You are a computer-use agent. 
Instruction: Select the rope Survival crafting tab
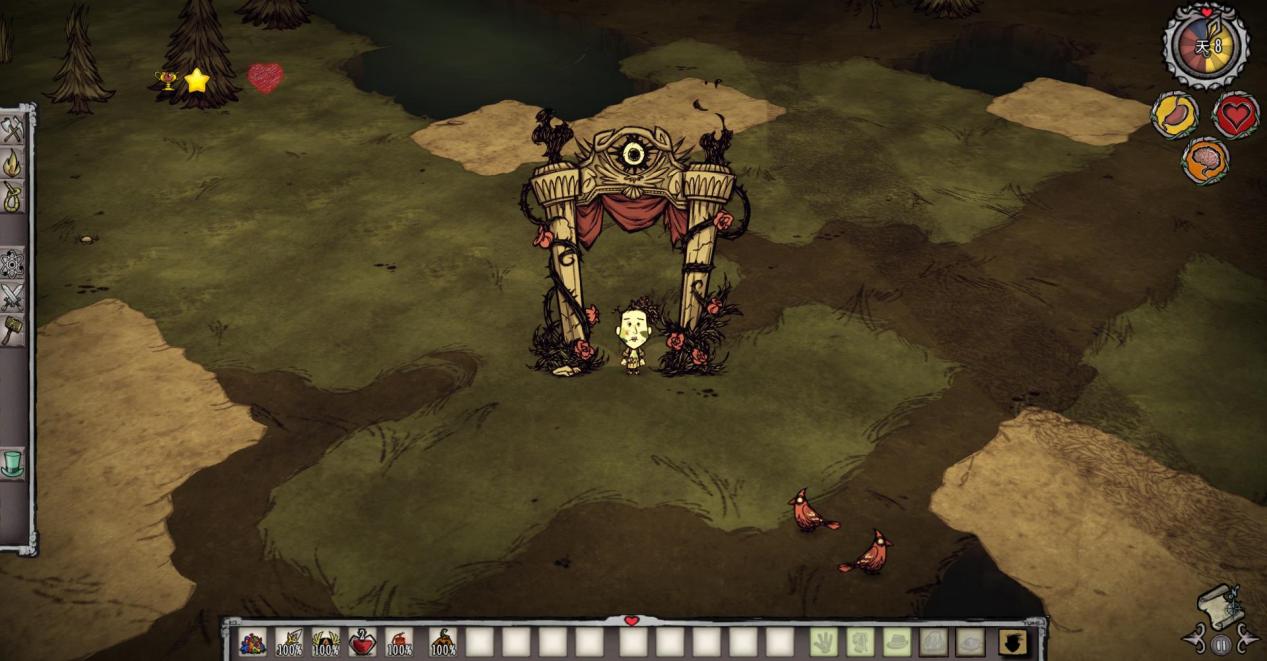12,196
